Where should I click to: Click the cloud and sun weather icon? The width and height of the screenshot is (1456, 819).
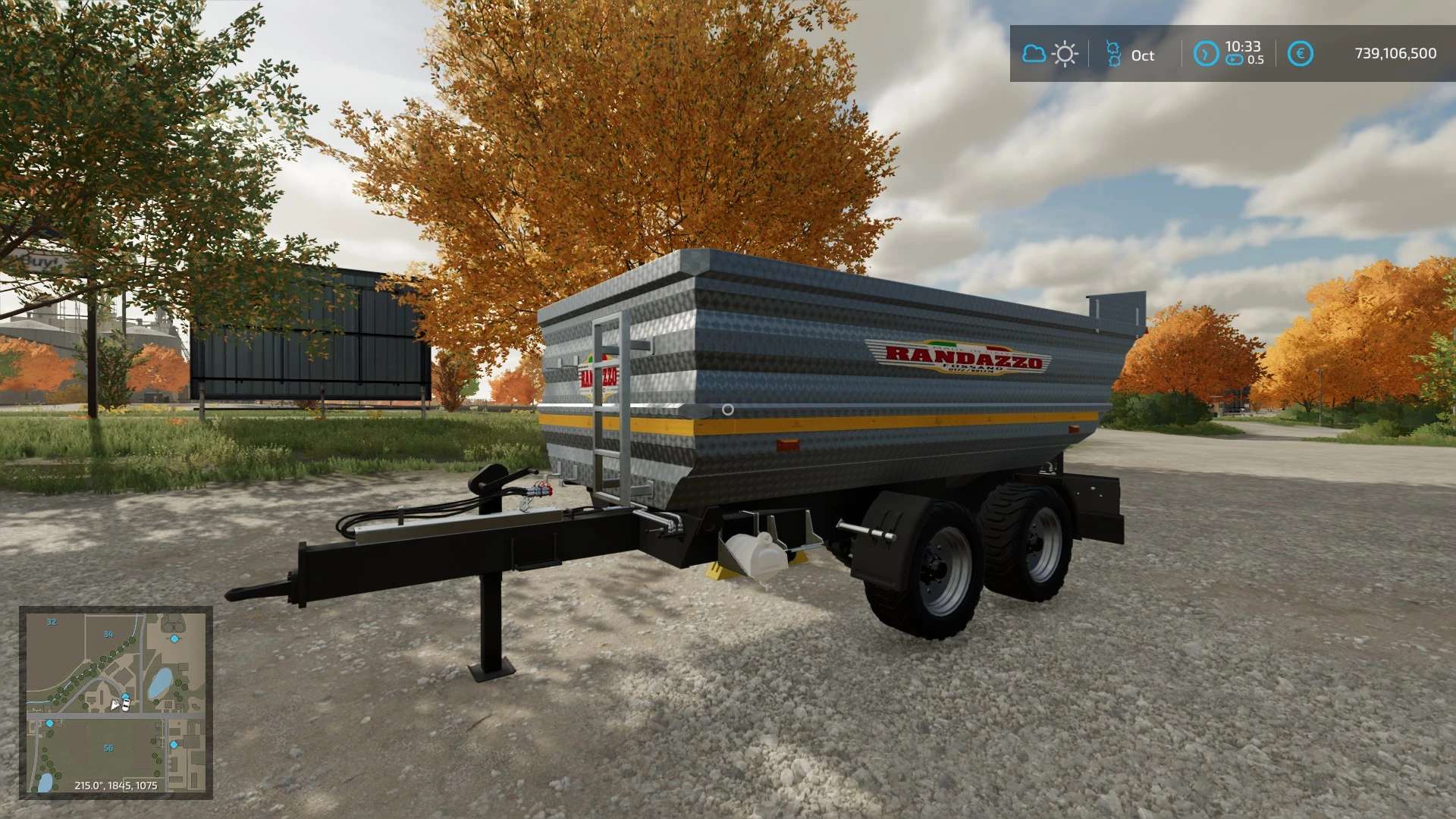pyautogui.click(x=1050, y=54)
